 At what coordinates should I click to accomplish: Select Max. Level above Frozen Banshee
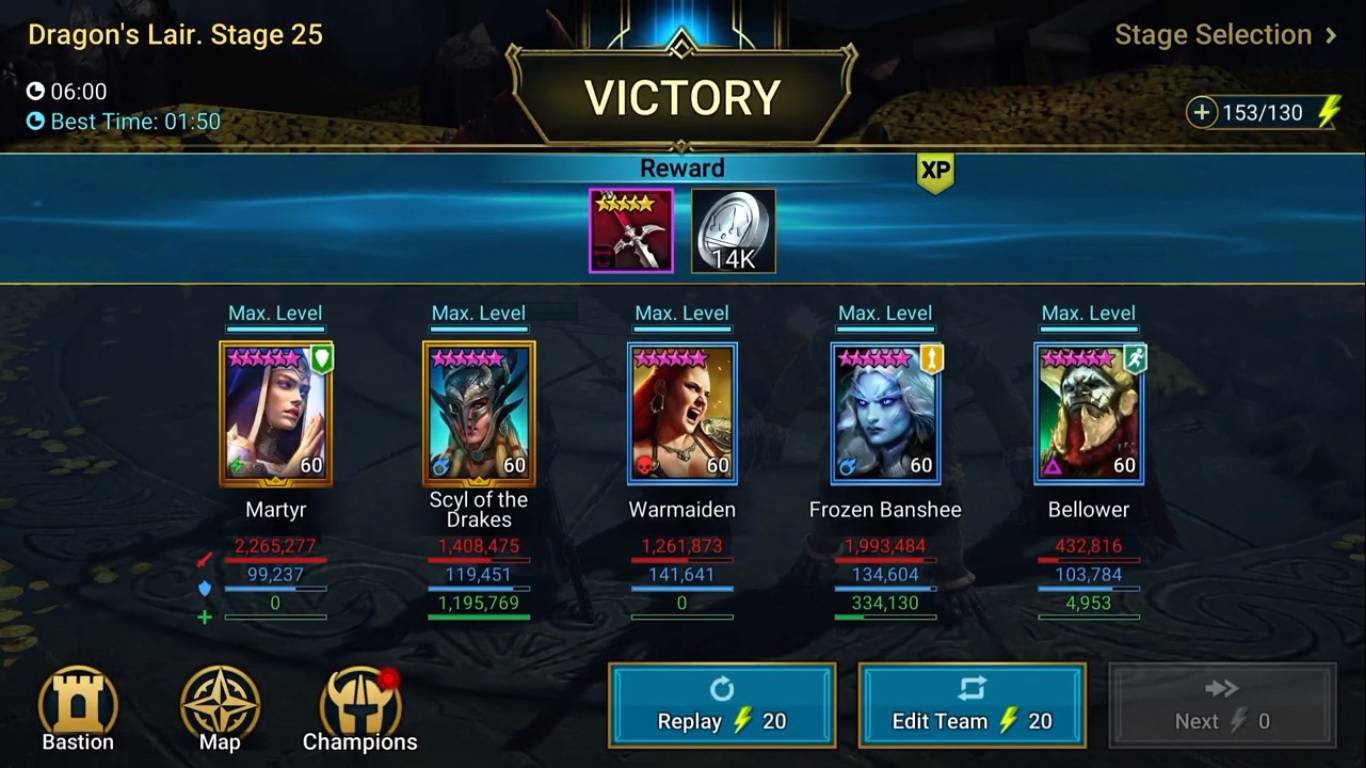885,313
